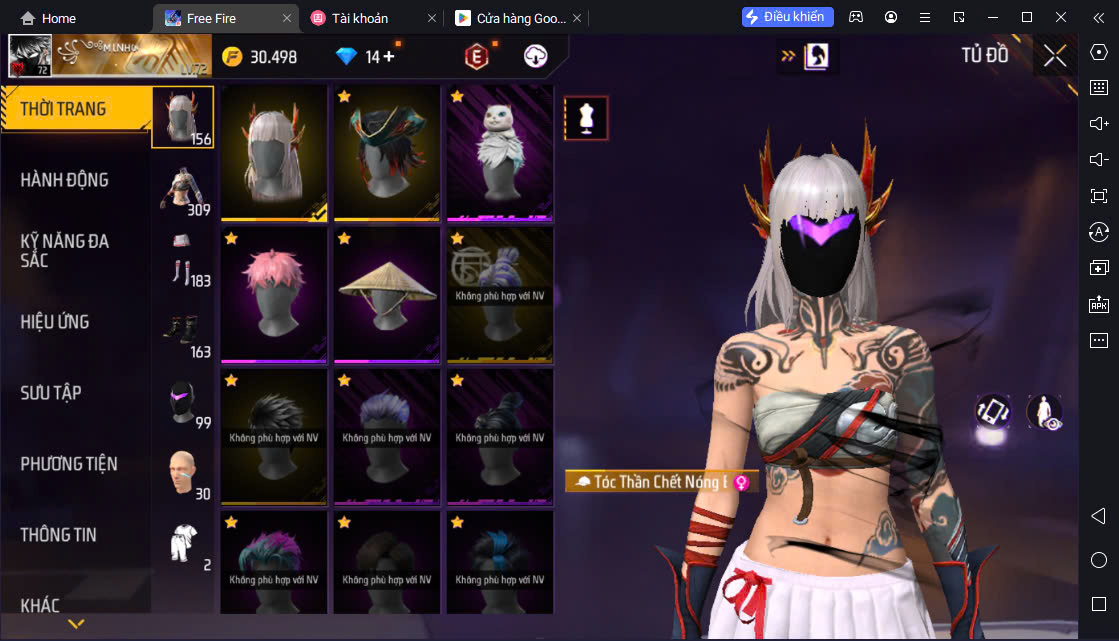This screenshot has height=641, width=1119.
Task: Select the face mask subcategory with 99 items
Action: 183,403
